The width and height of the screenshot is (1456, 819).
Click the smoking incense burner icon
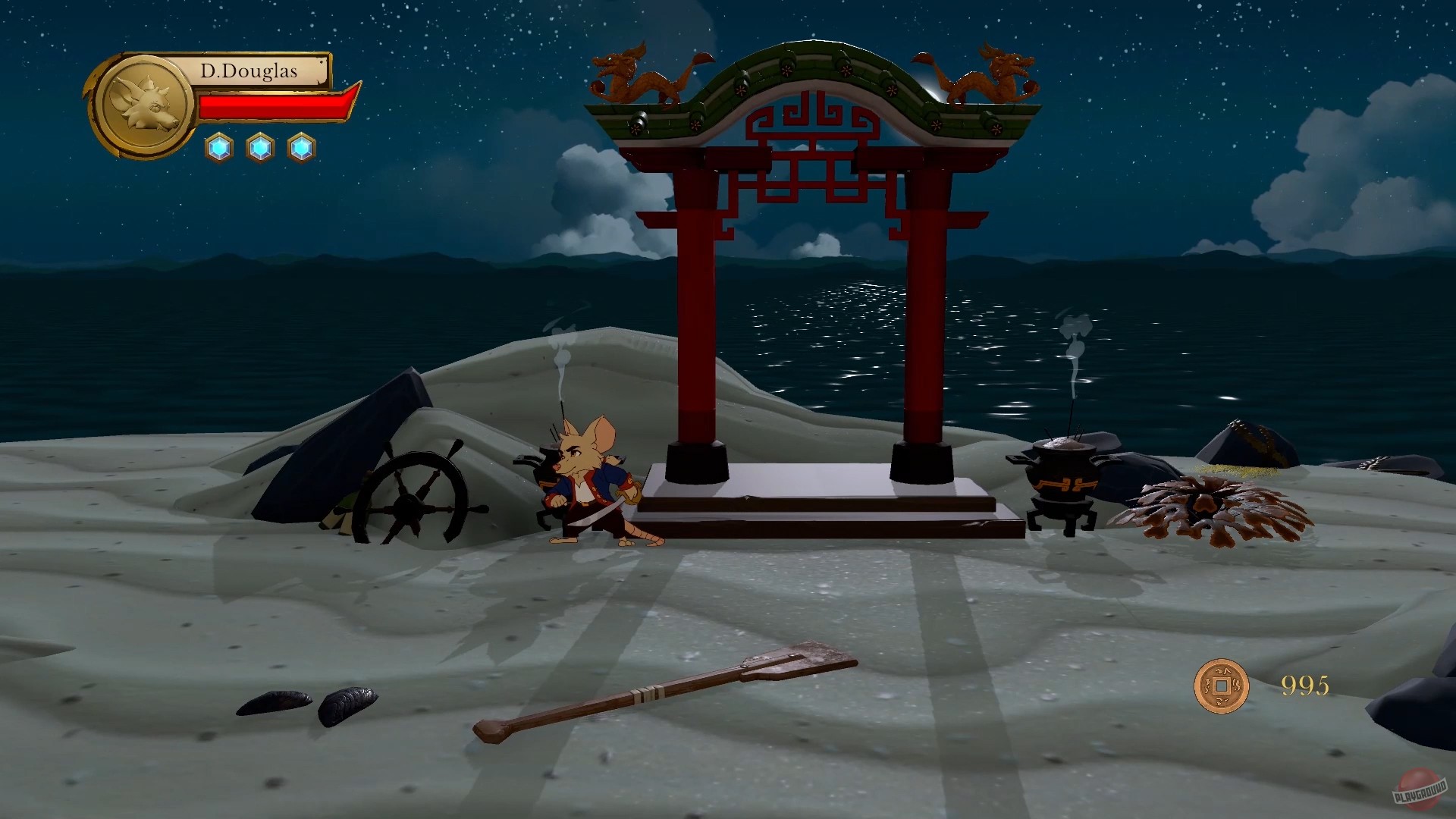point(1062,478)
